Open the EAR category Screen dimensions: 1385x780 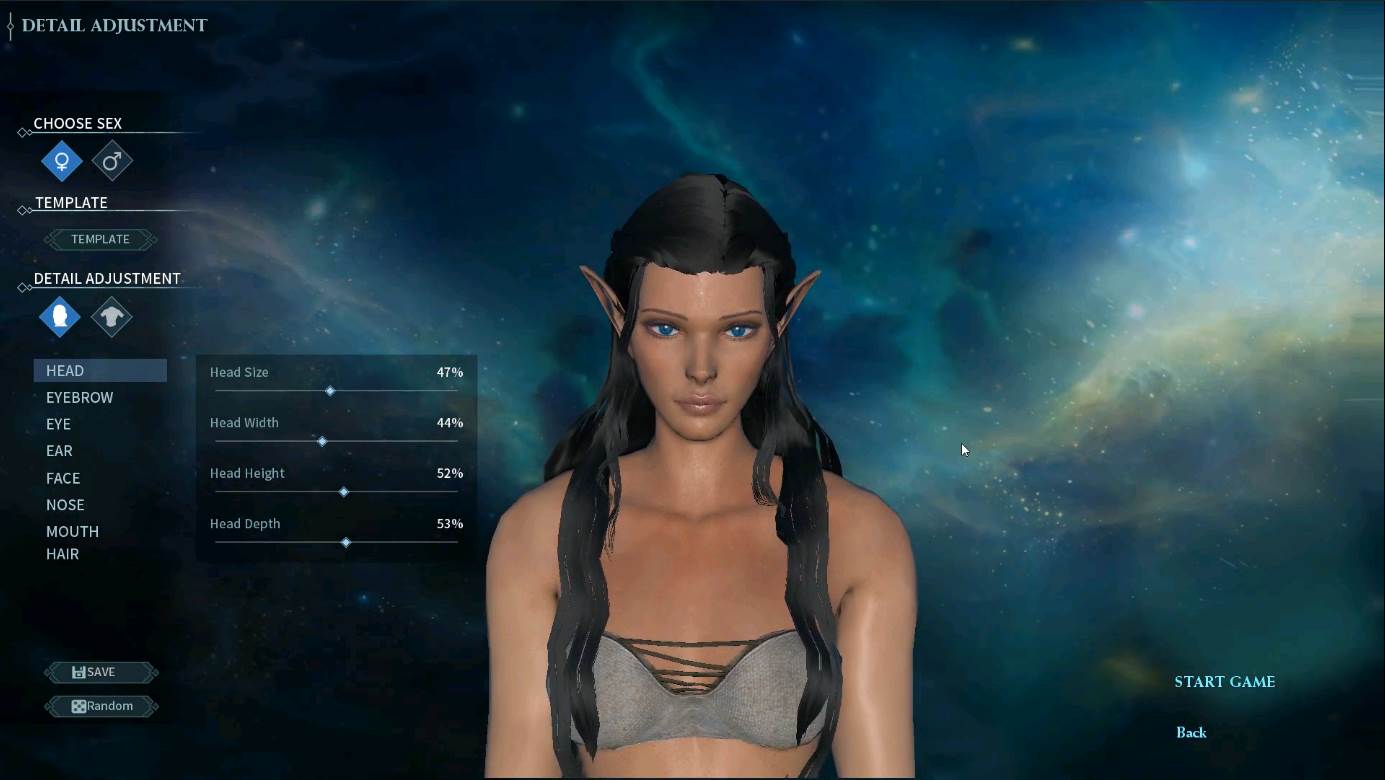pos(59,451)
